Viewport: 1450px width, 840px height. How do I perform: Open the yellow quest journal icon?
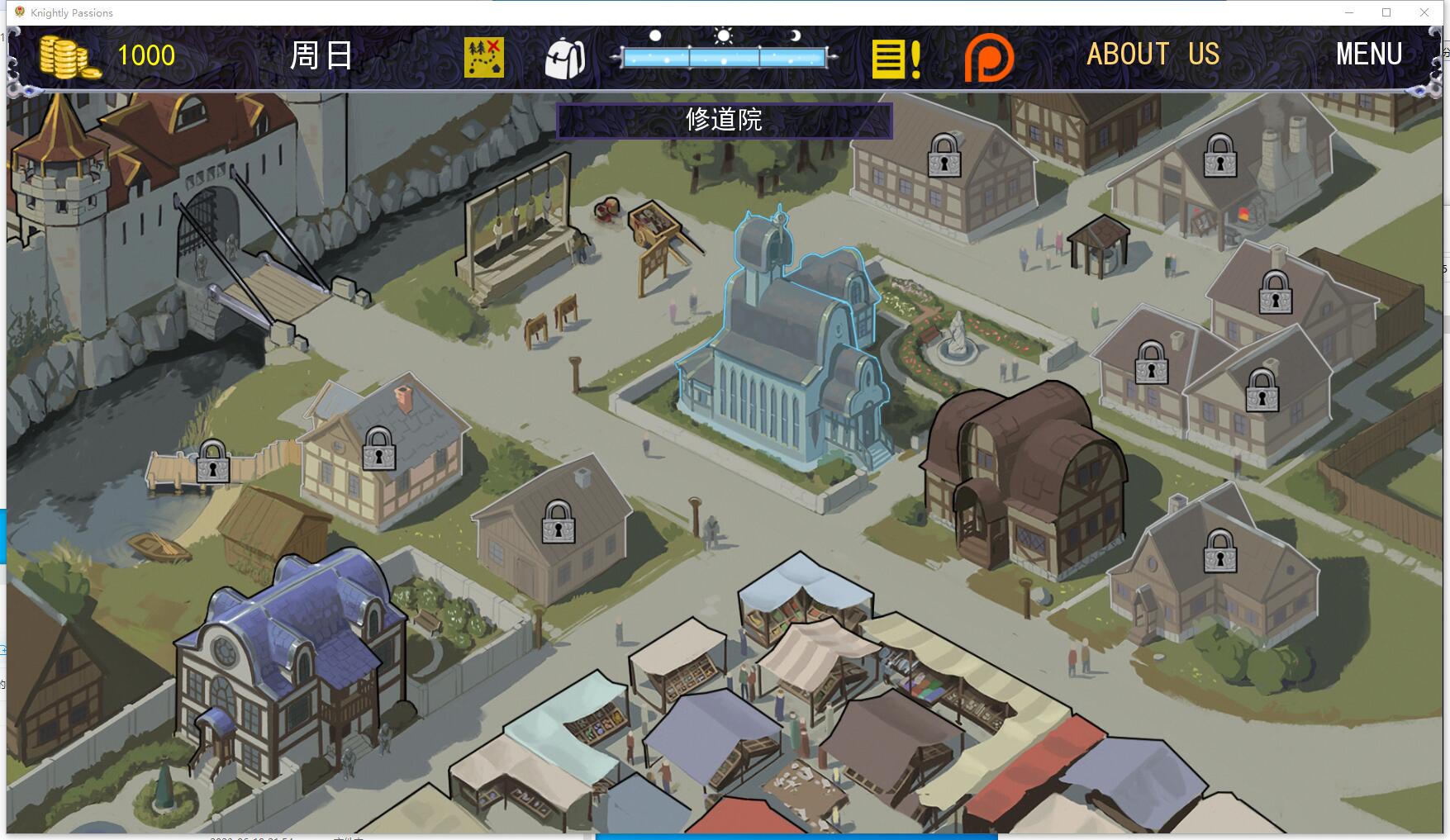(x=896, y=59)
